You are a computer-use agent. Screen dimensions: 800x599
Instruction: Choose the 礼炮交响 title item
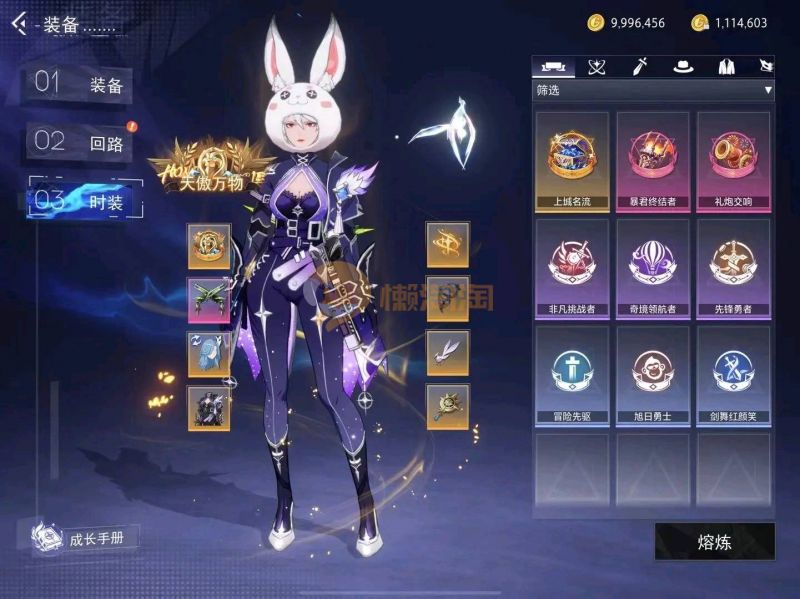[x=733, y=160]
